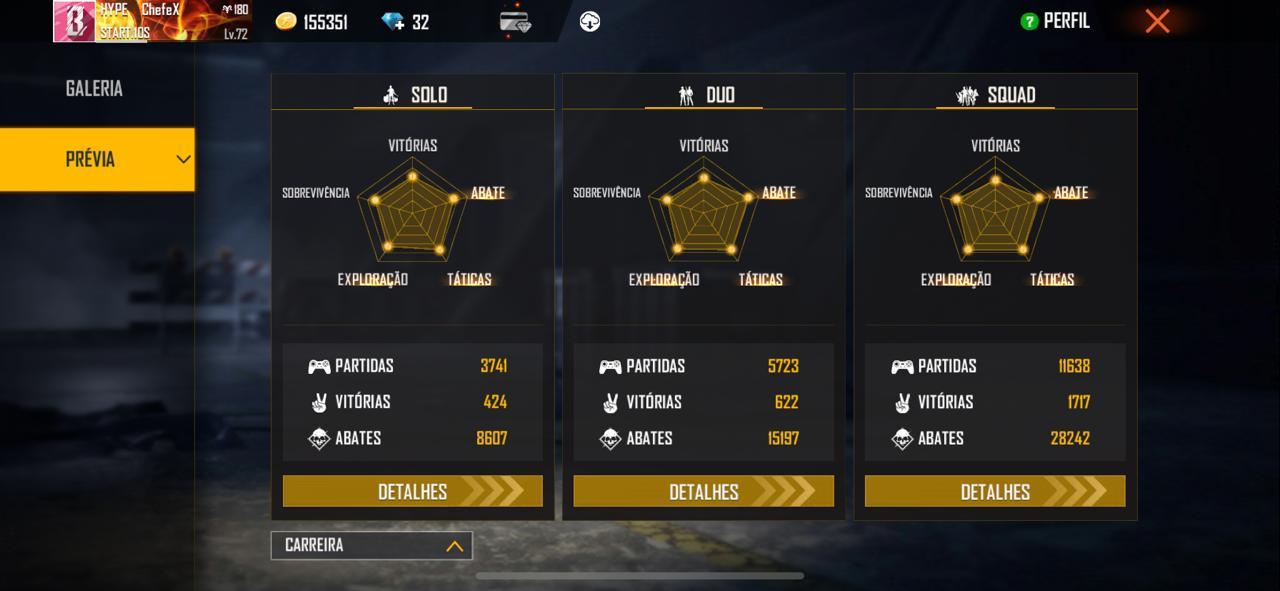Open the Galeria section
The image size is (1280, 591).
click(x=95, y=89)
